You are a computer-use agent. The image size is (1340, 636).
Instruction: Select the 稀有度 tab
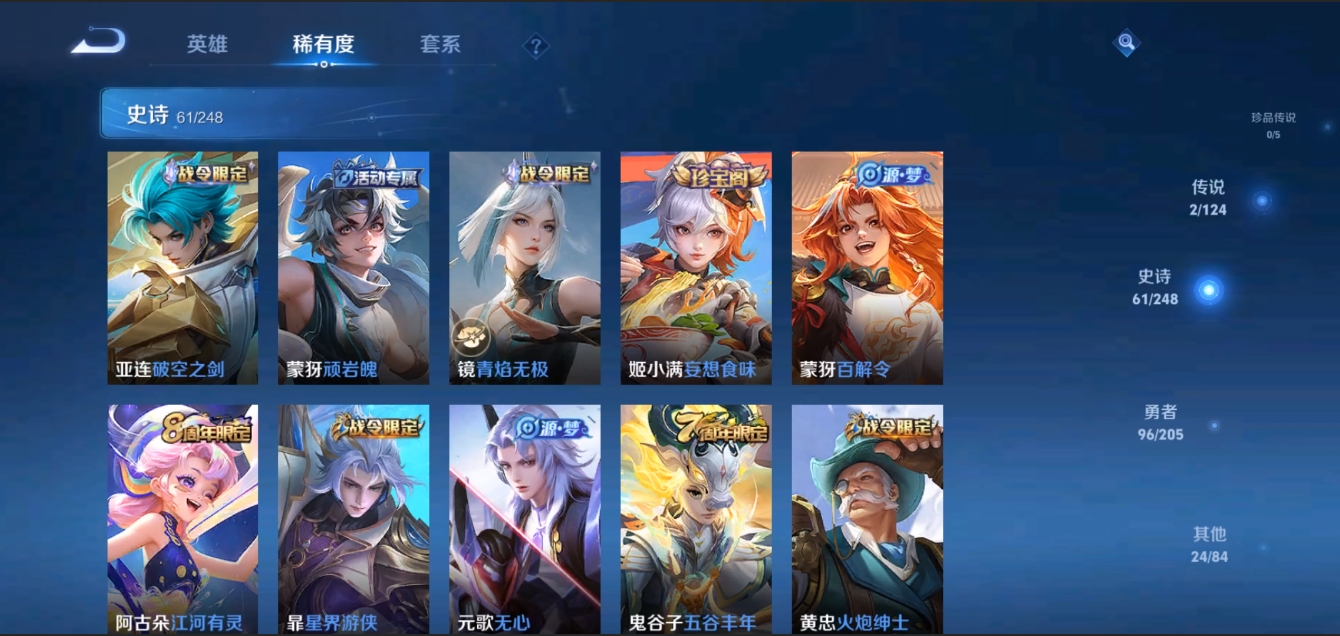click(x=323, y=44)
